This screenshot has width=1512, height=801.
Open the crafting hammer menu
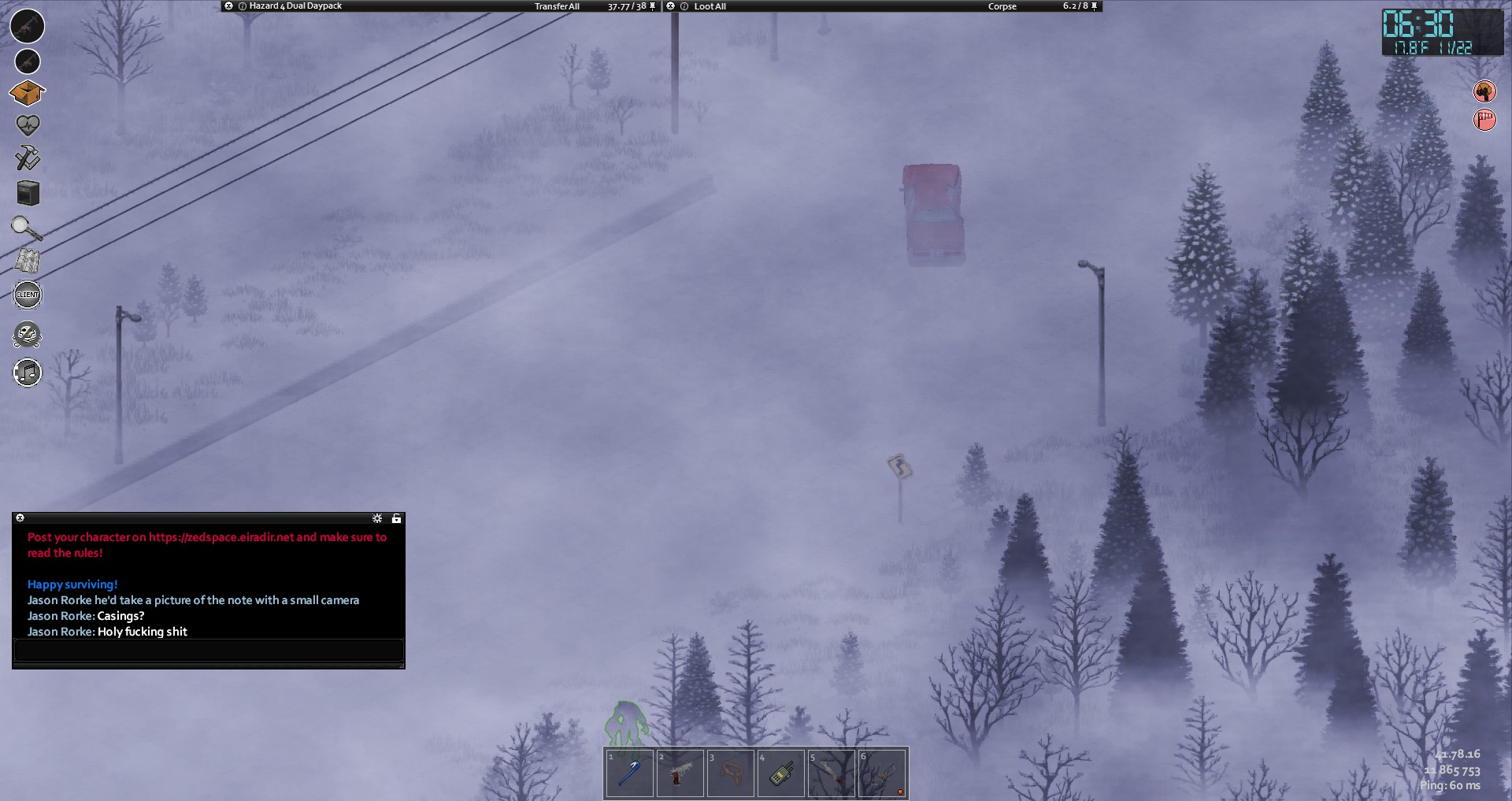[x=28, y=158]
